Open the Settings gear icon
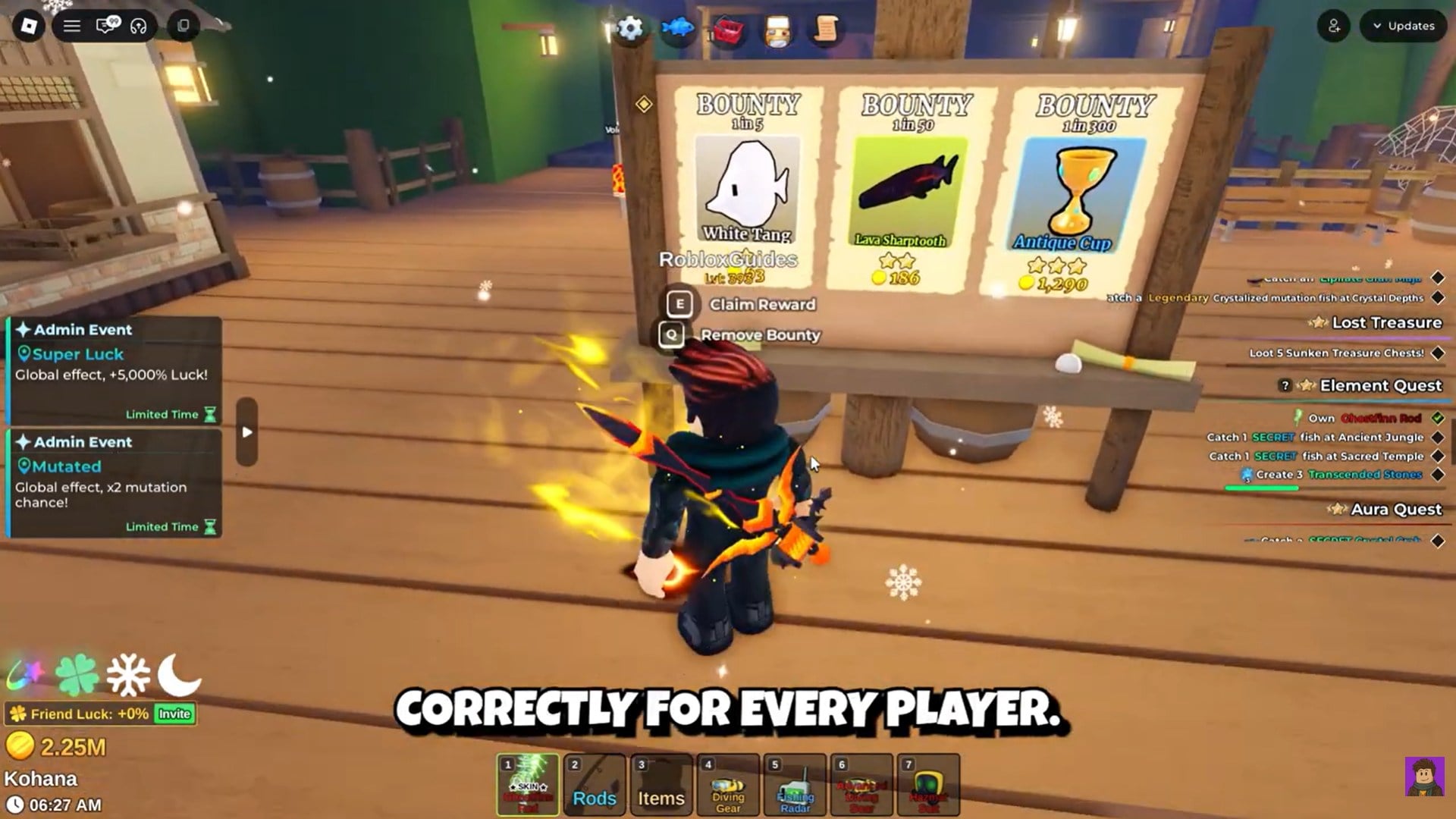Viewport: 1456px width, 819px height. pos(631,28)
